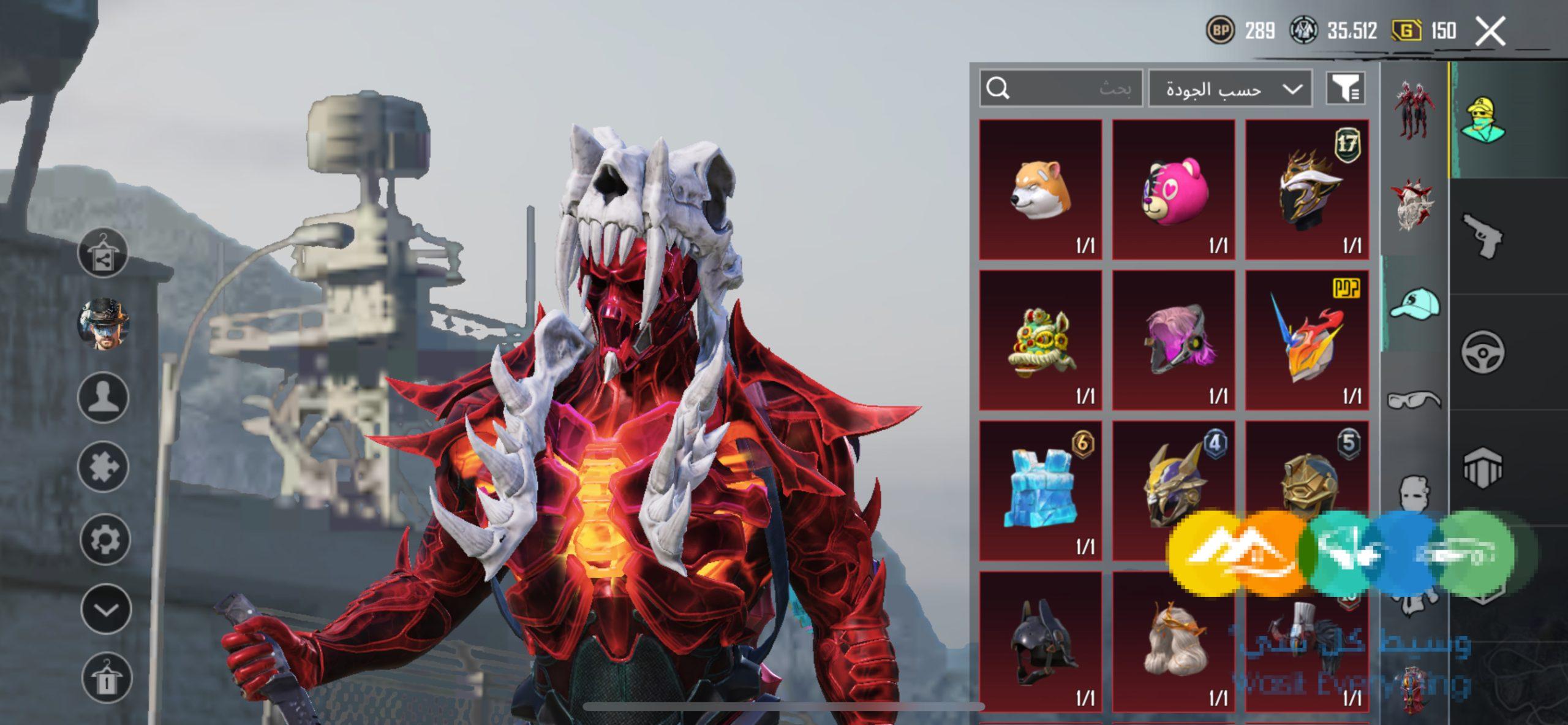Open the item filter button

coord(1345,89)
